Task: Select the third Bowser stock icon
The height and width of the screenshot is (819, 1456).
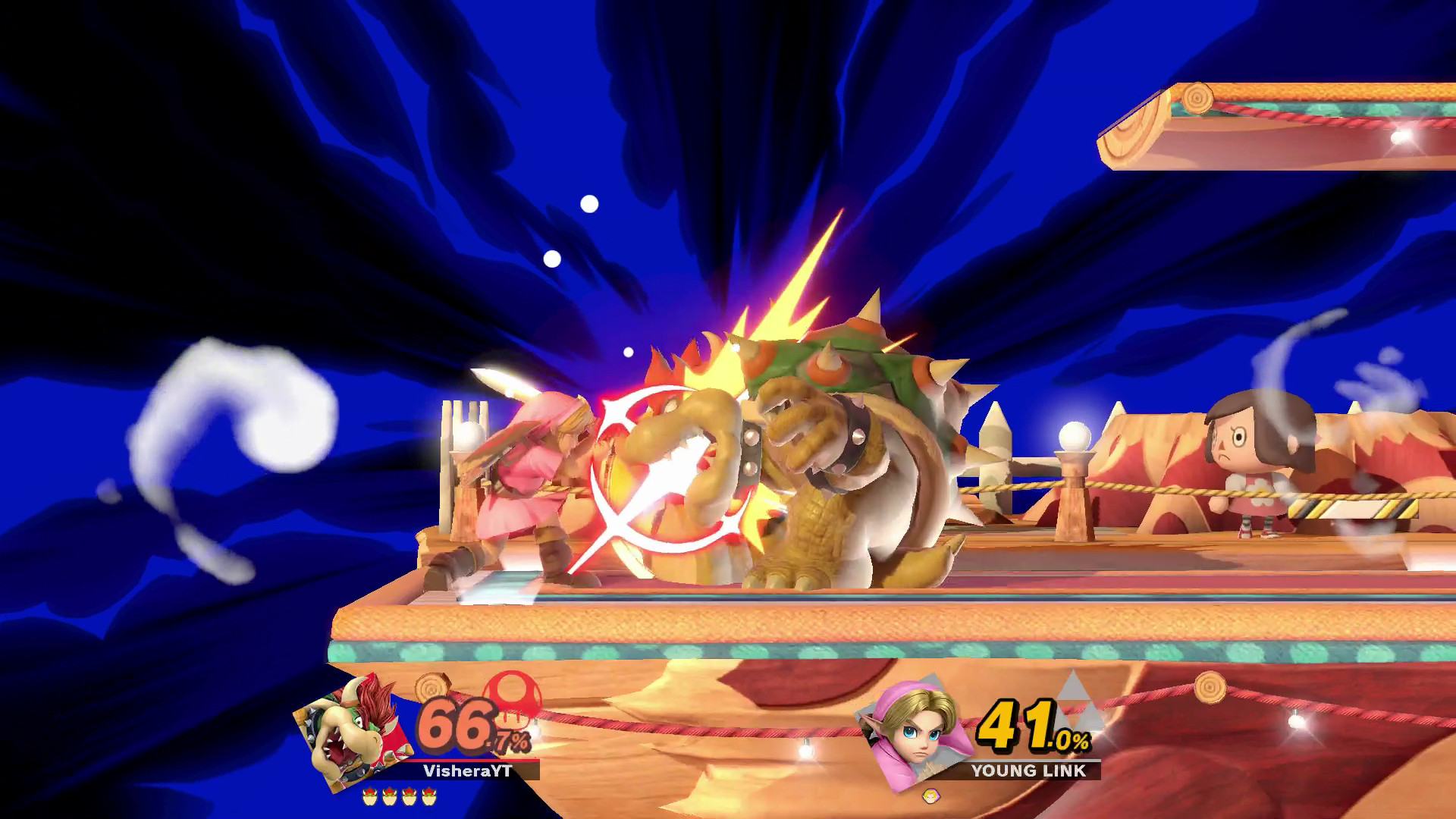Action: 409,796
